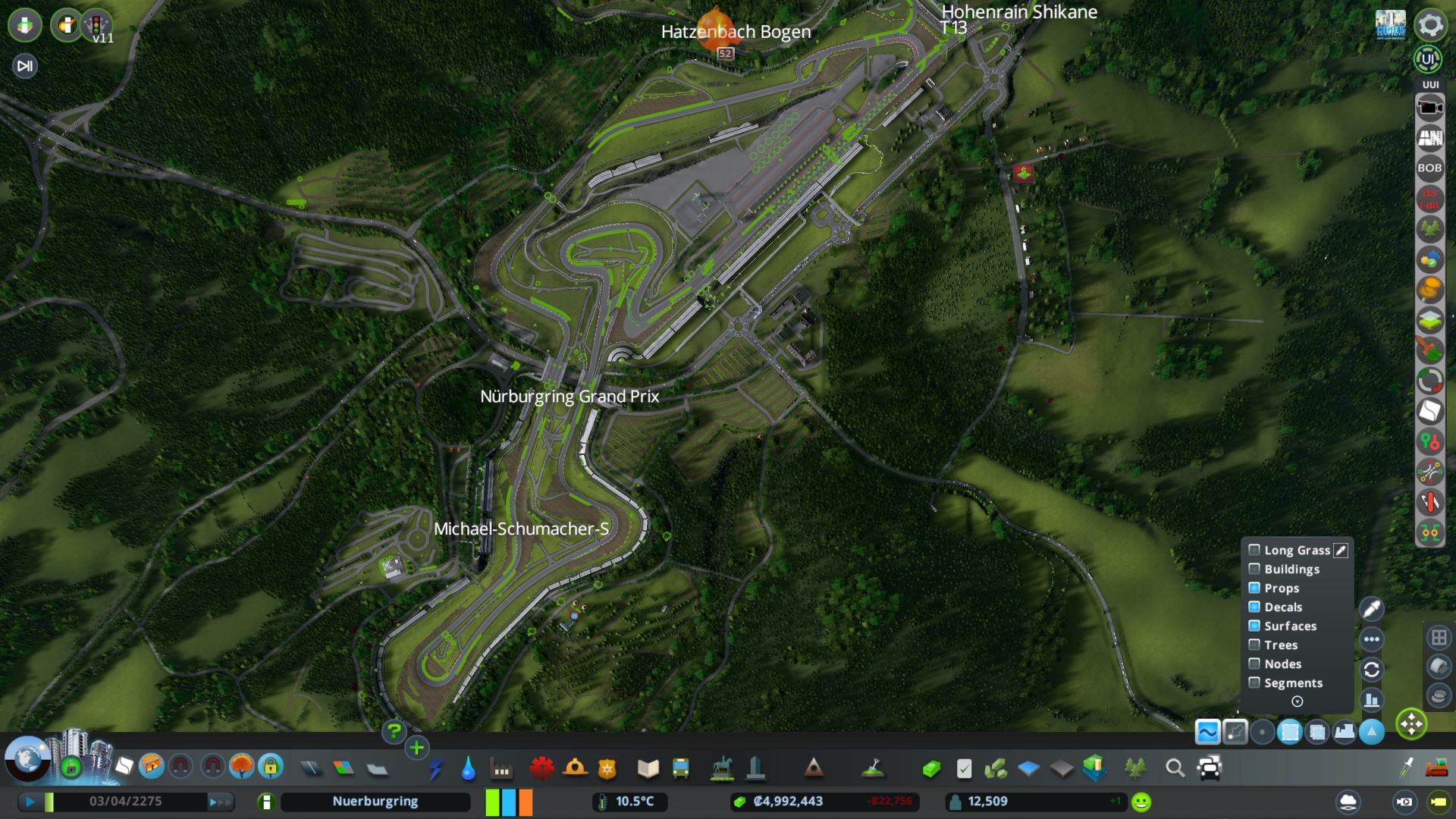Enable the Buildings filter checkbox
This screenshot has height=819, width=1456.
(x=1254, y=569)
